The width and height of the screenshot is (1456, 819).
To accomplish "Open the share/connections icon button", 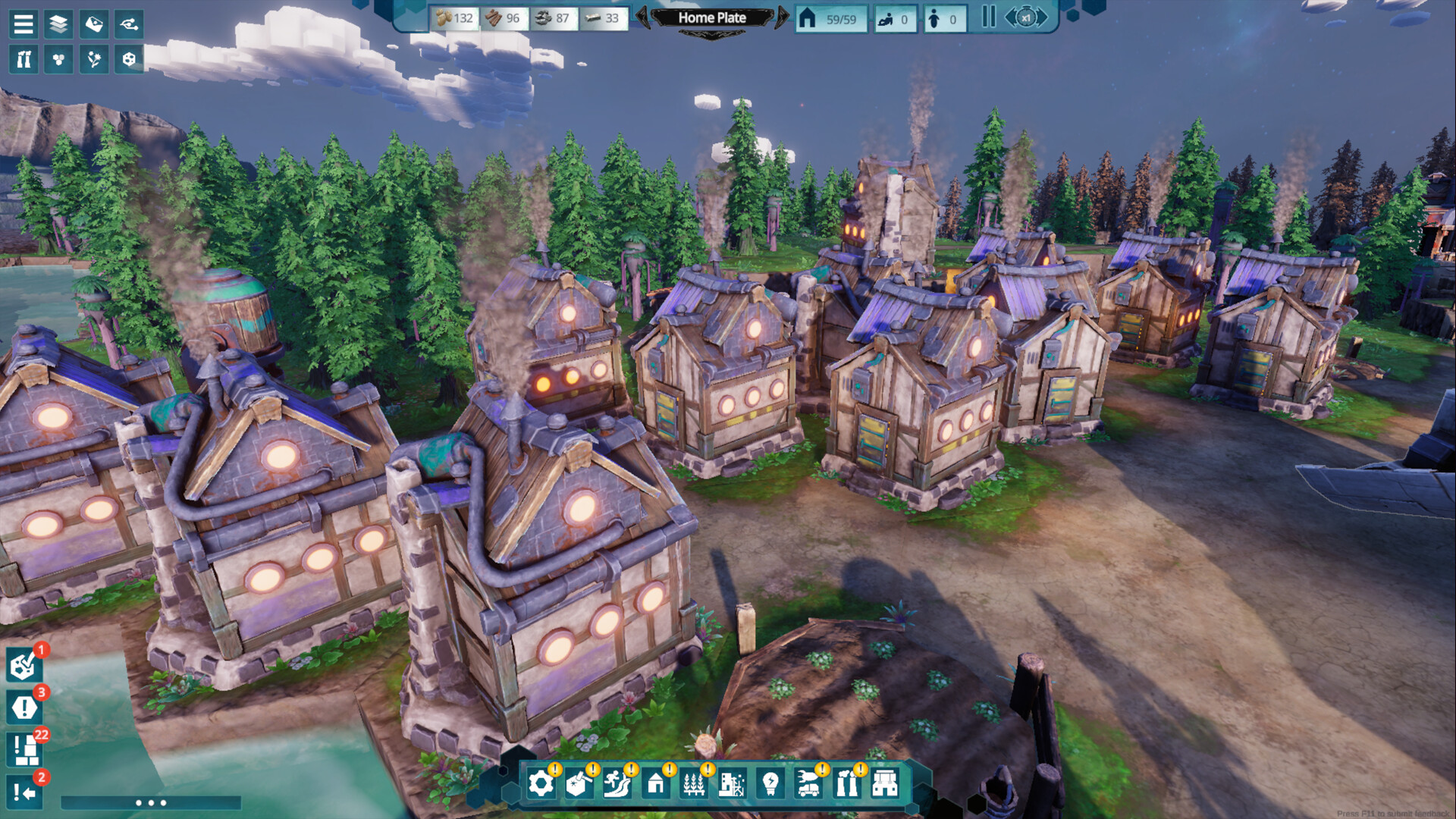I will pyautogui.click(x=129, y=24).
